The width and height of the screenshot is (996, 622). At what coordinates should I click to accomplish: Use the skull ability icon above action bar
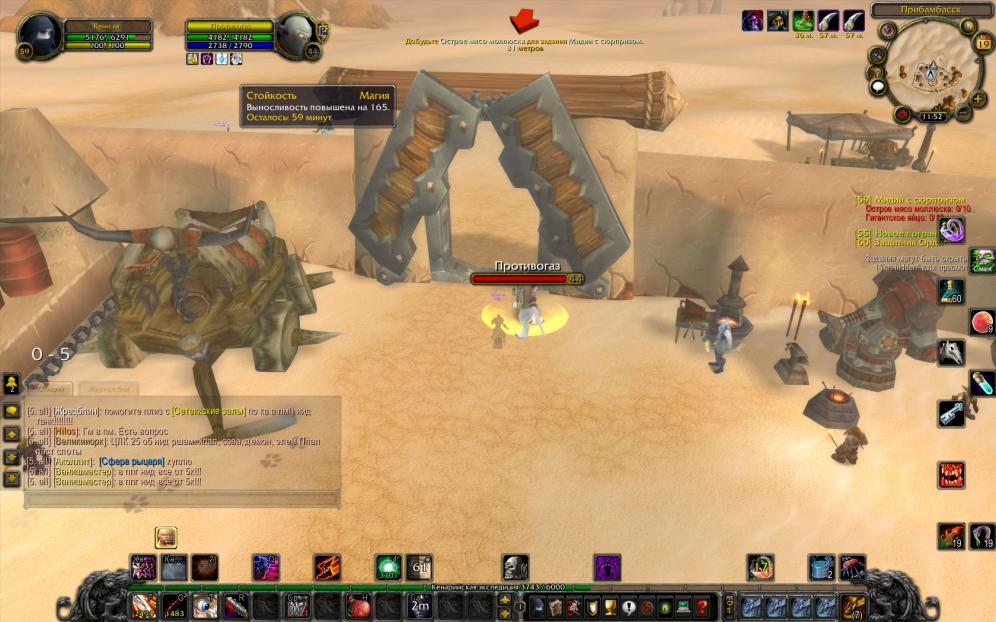tap(515, 568)
